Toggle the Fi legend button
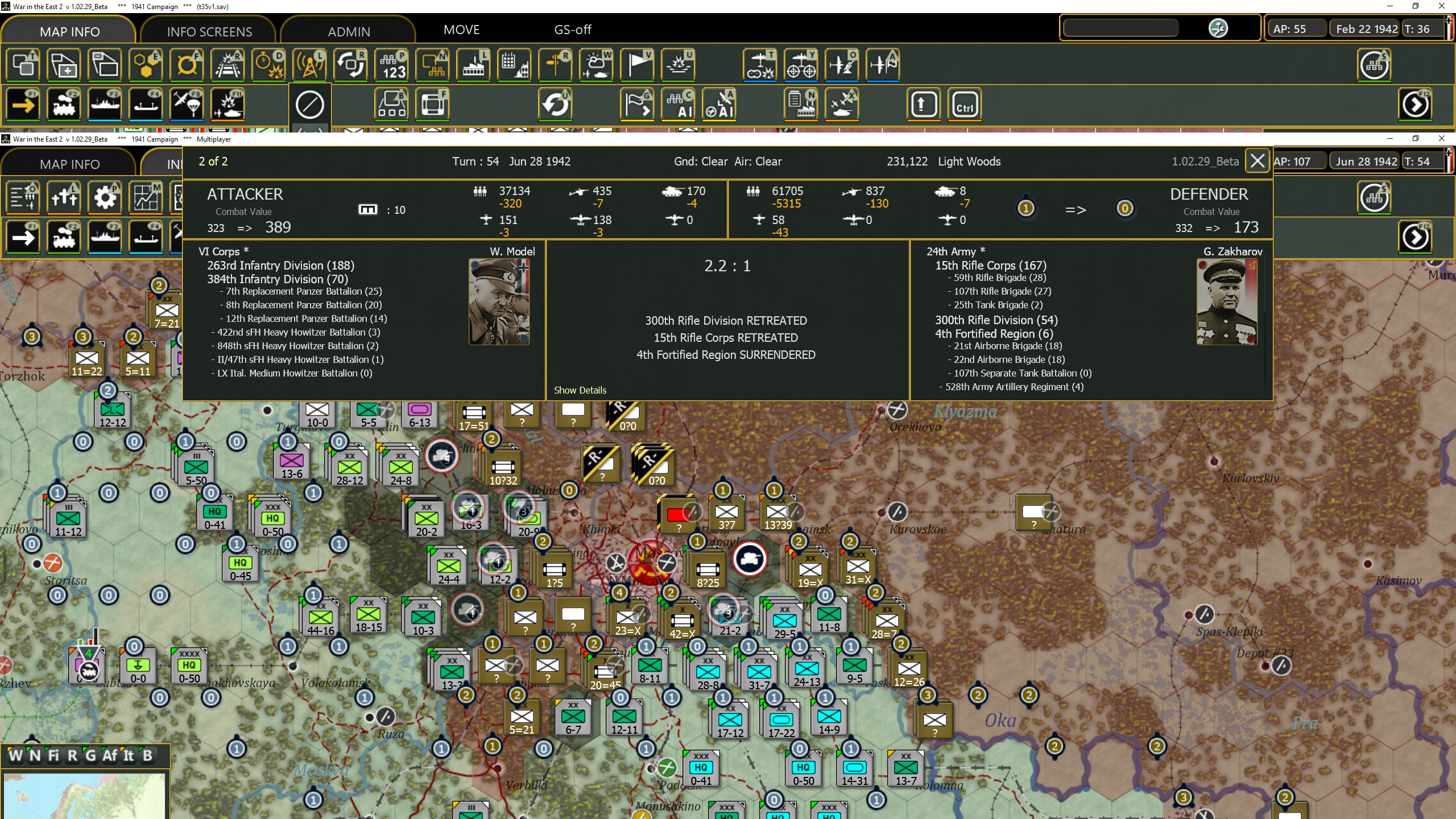This screenshot has width=1456, height=819. click(53, 755)
